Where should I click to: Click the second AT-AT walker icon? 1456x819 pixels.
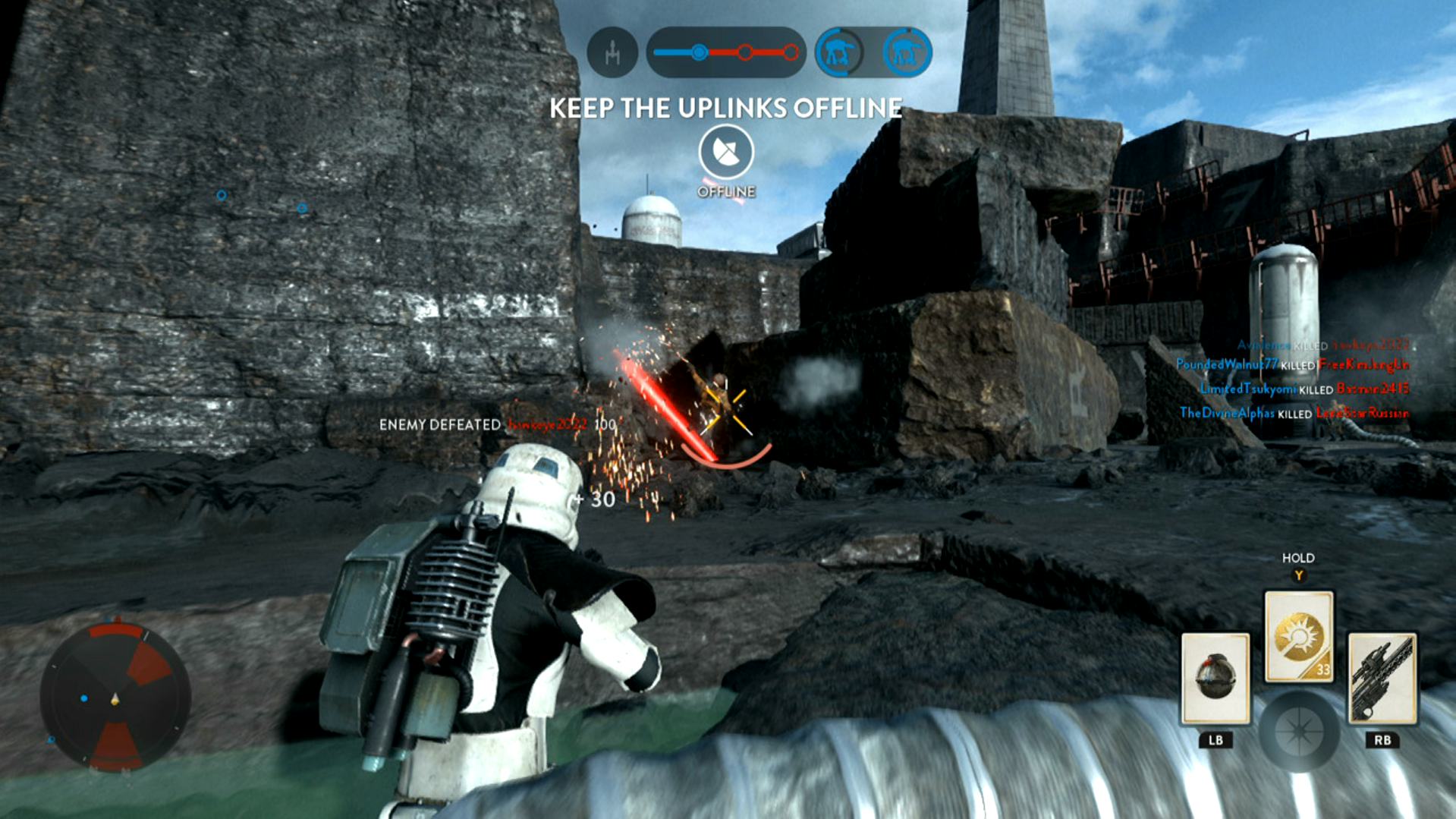[907, 52]
